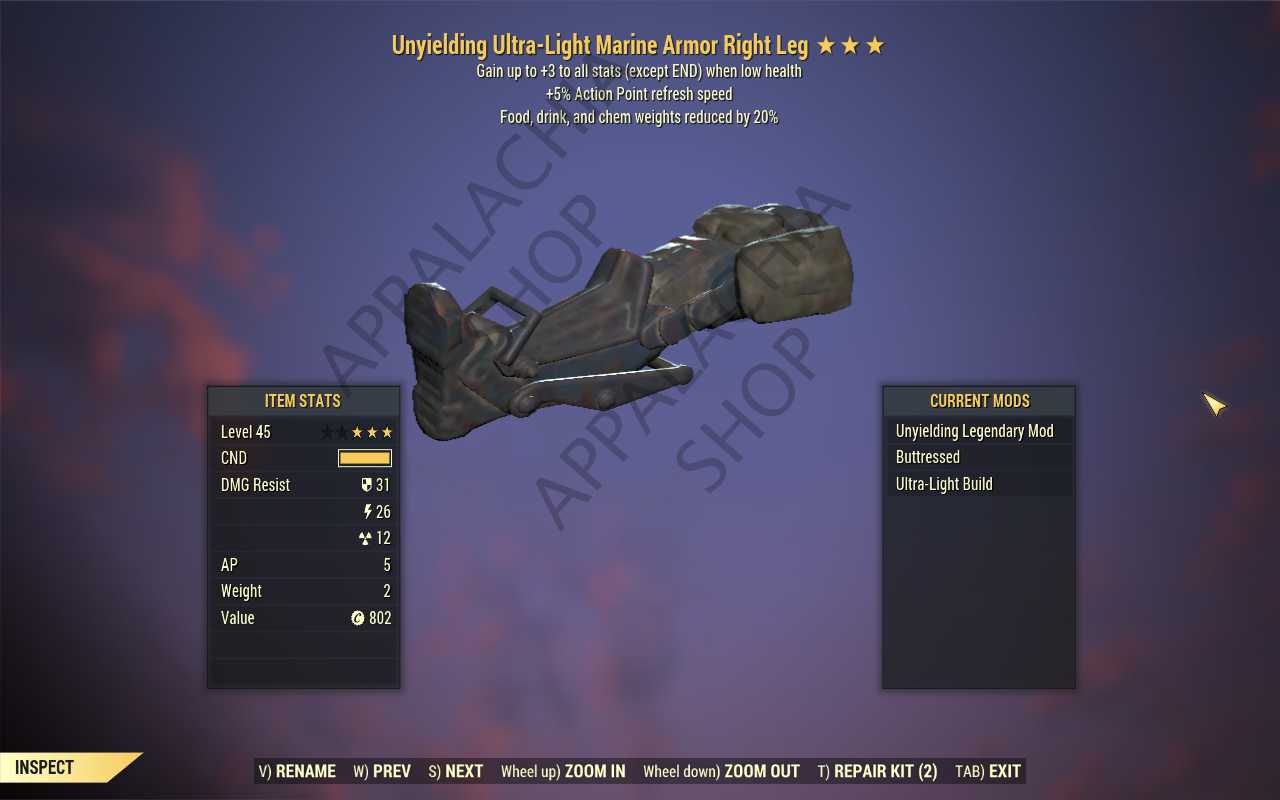Select the Unyielding Legendary Mod entry
Viewport: 1280px width, 800px height.
point(975,430)
